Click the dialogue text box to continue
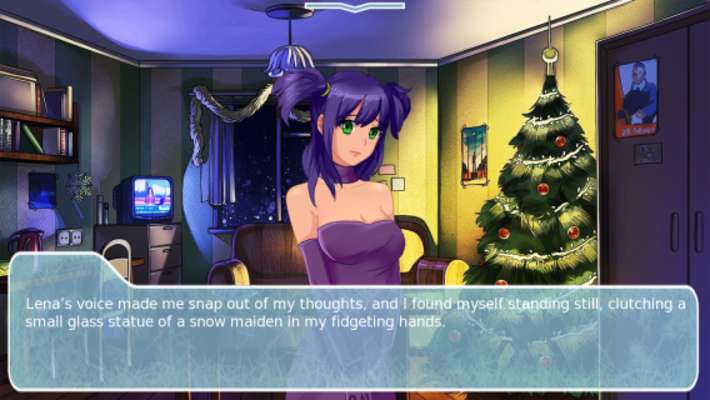 pyautogui.click(x=354, y=322)
